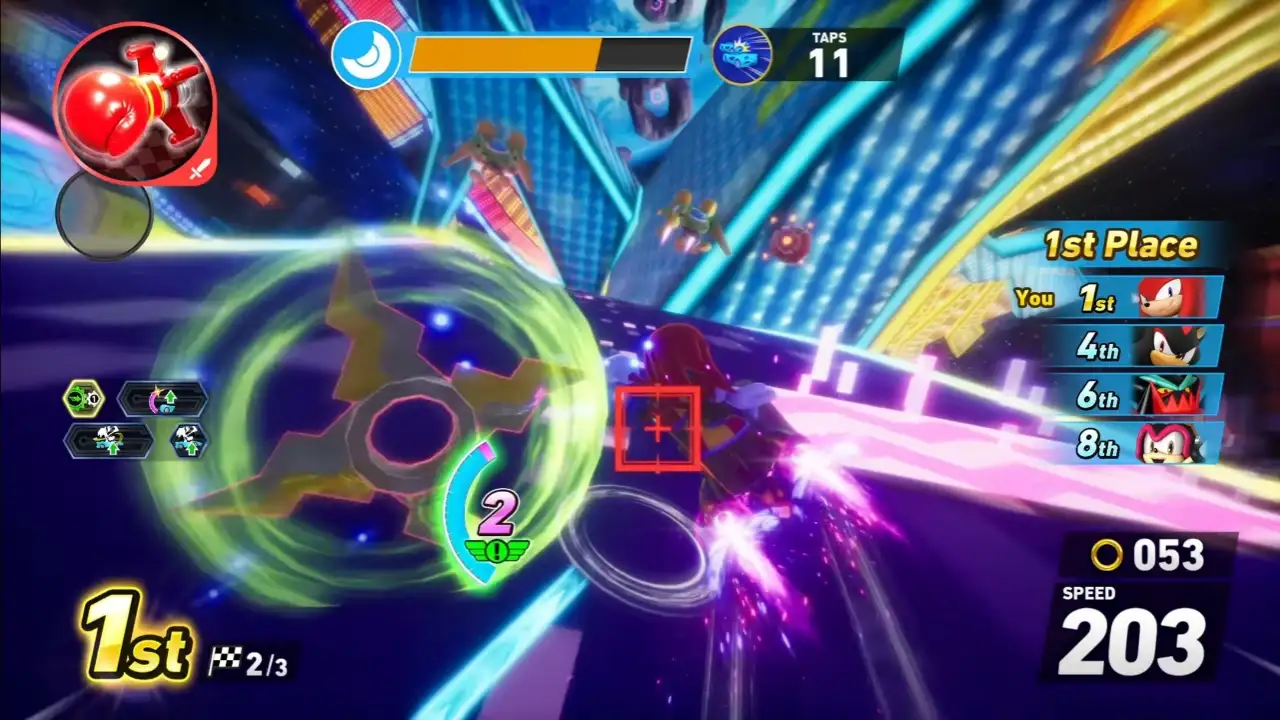Select the Rocket Wisp car upgrade icon
1280x720 pixels.
coord(110,440)
